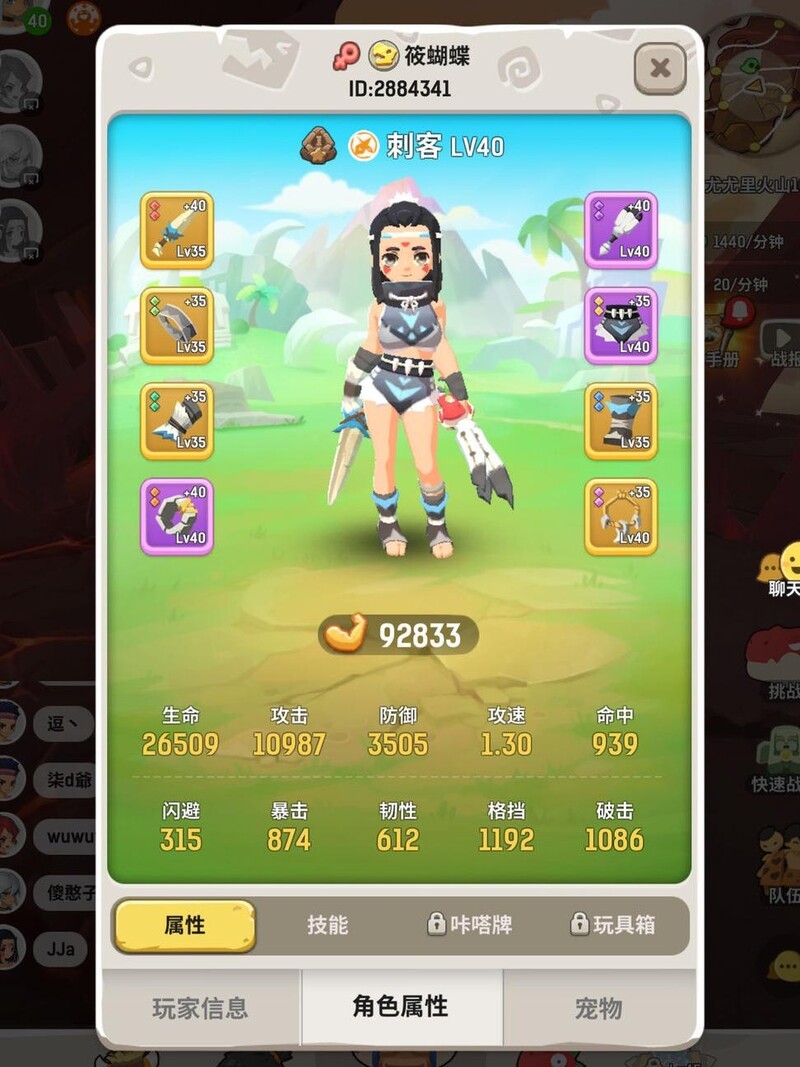Inspect the necklace equipment slot
800x1067 pixels.
click(621, 516)
